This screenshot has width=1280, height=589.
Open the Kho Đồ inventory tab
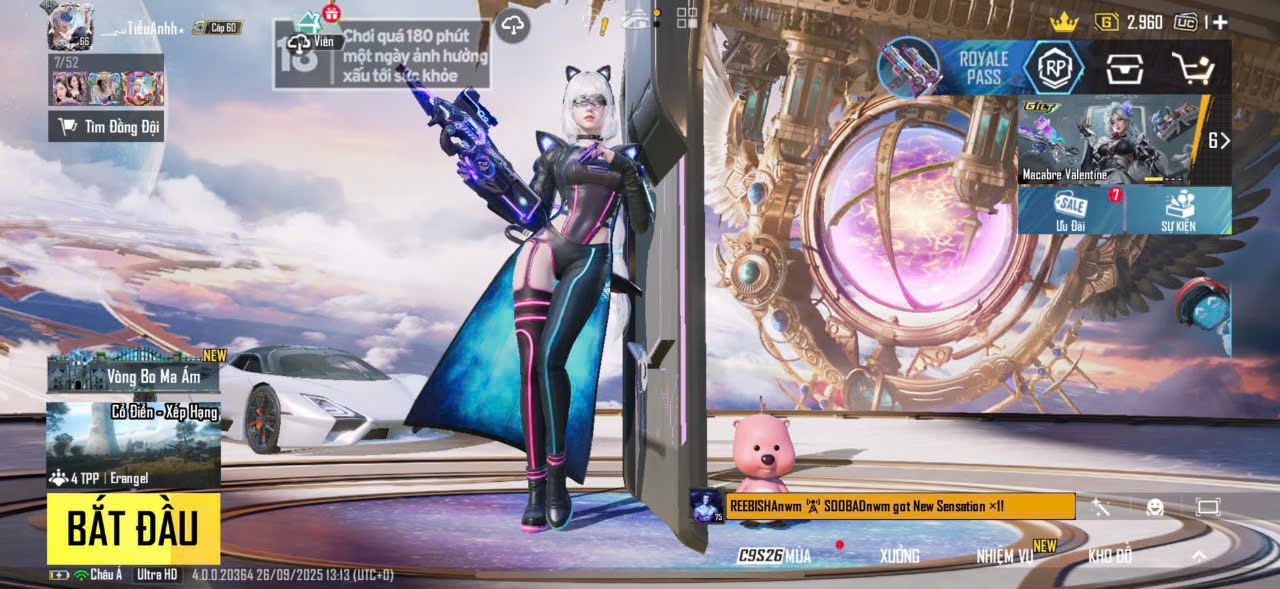1110,556
